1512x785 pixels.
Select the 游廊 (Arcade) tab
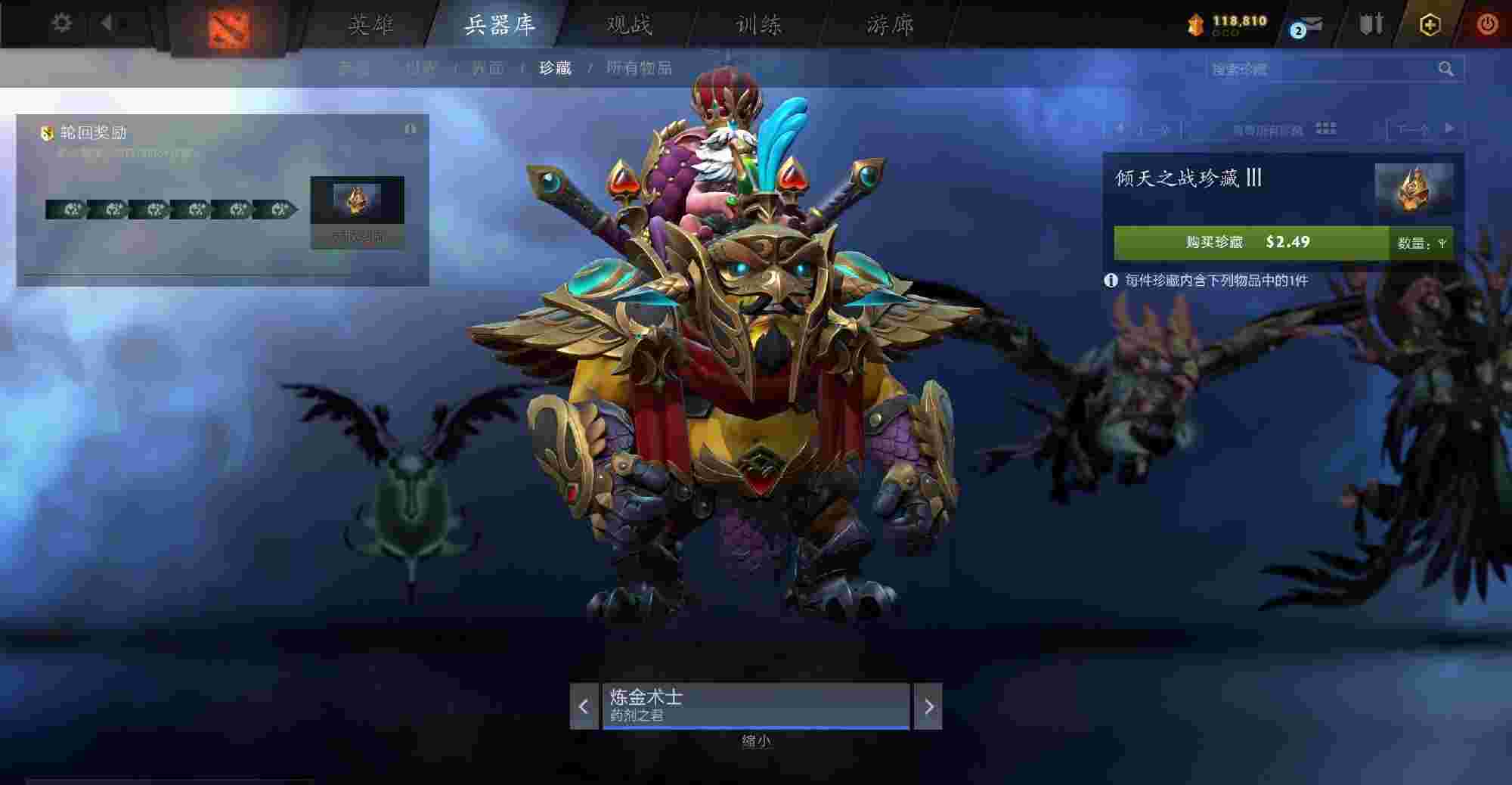(890, 25)
